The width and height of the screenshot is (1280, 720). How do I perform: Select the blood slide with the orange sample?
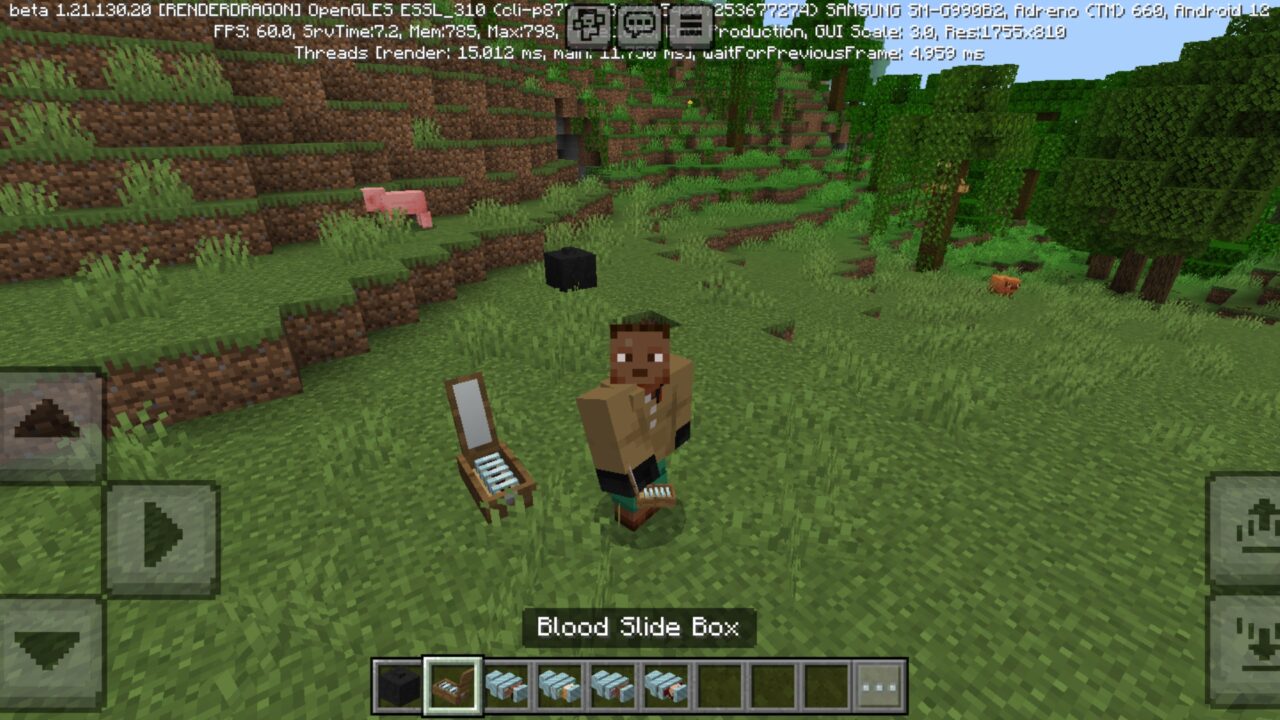(x=561, y=682)
